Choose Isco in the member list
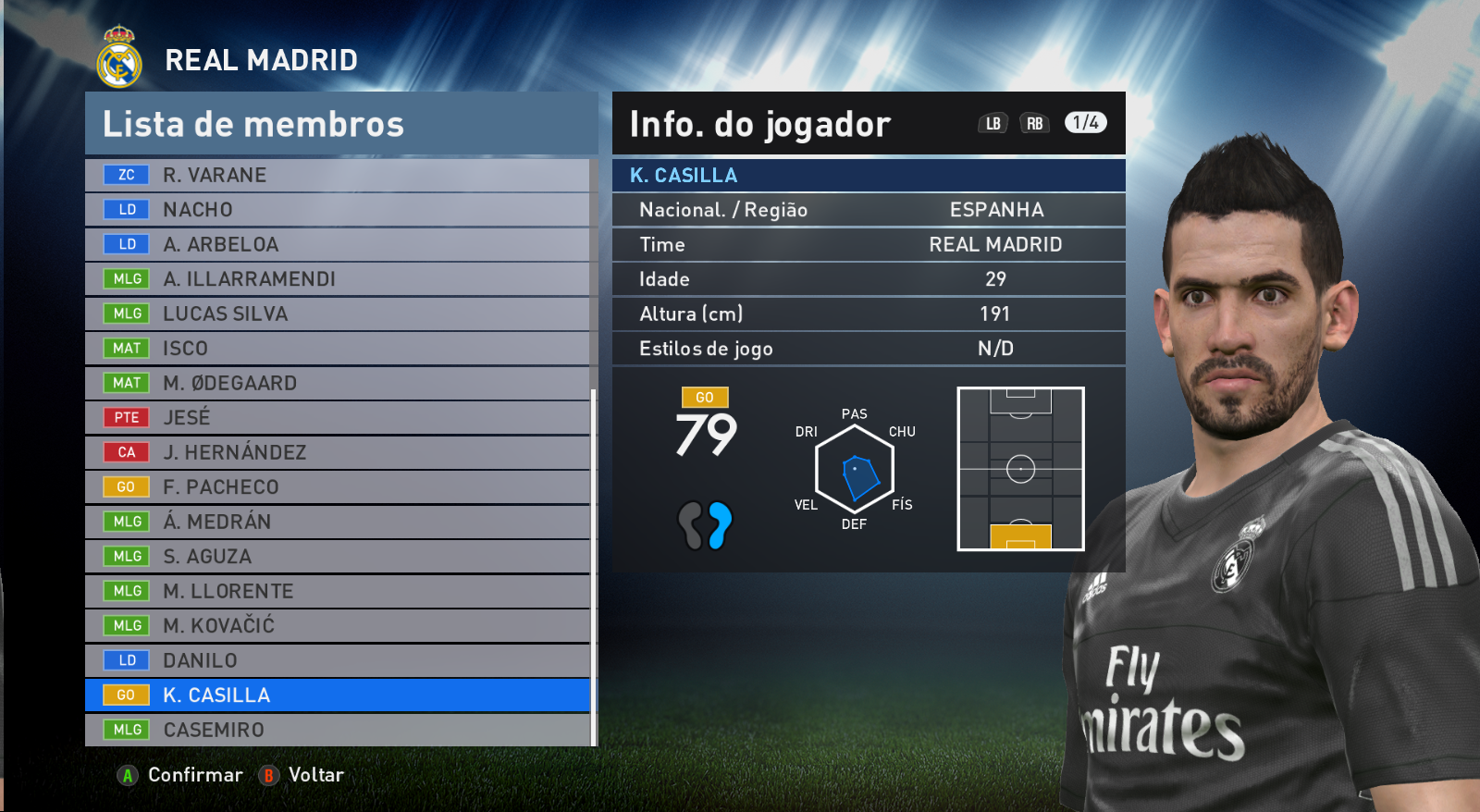This screenshot has width=1480, height=812. click(338, 349)
